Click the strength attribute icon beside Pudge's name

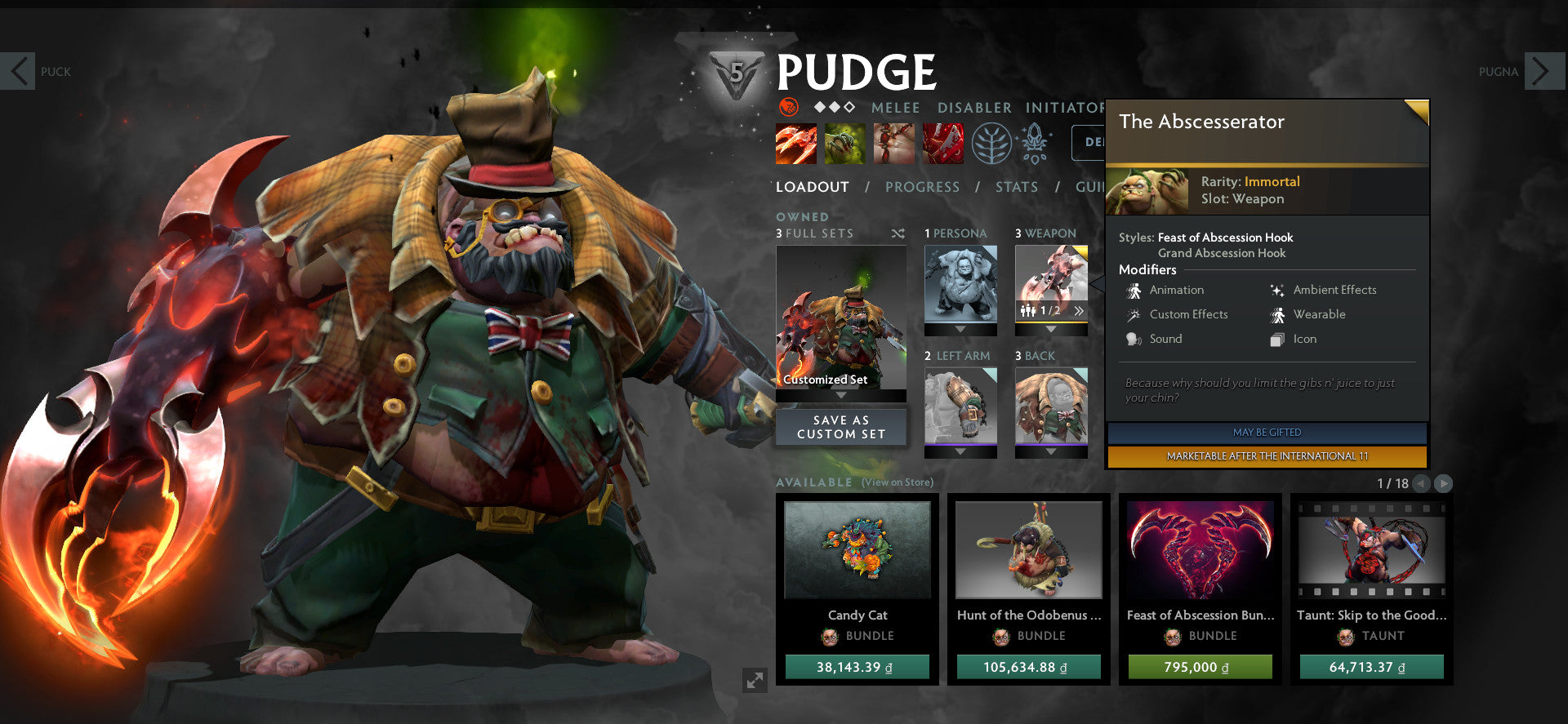tap(787, 108)
